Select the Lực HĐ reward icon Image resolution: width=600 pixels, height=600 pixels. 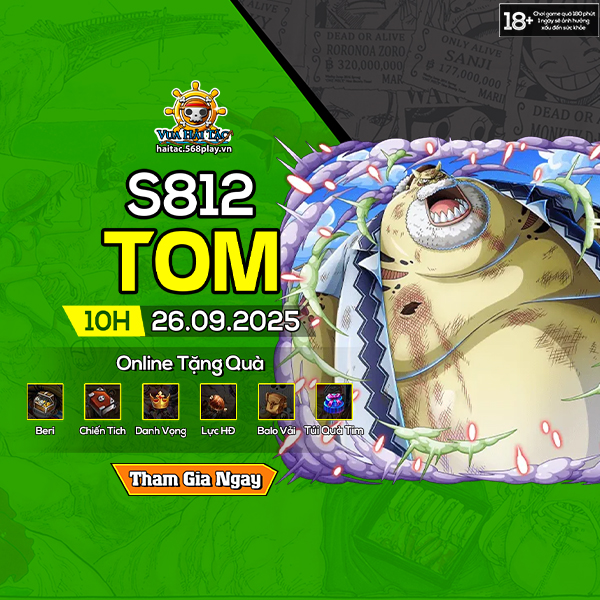pos(218,401)
